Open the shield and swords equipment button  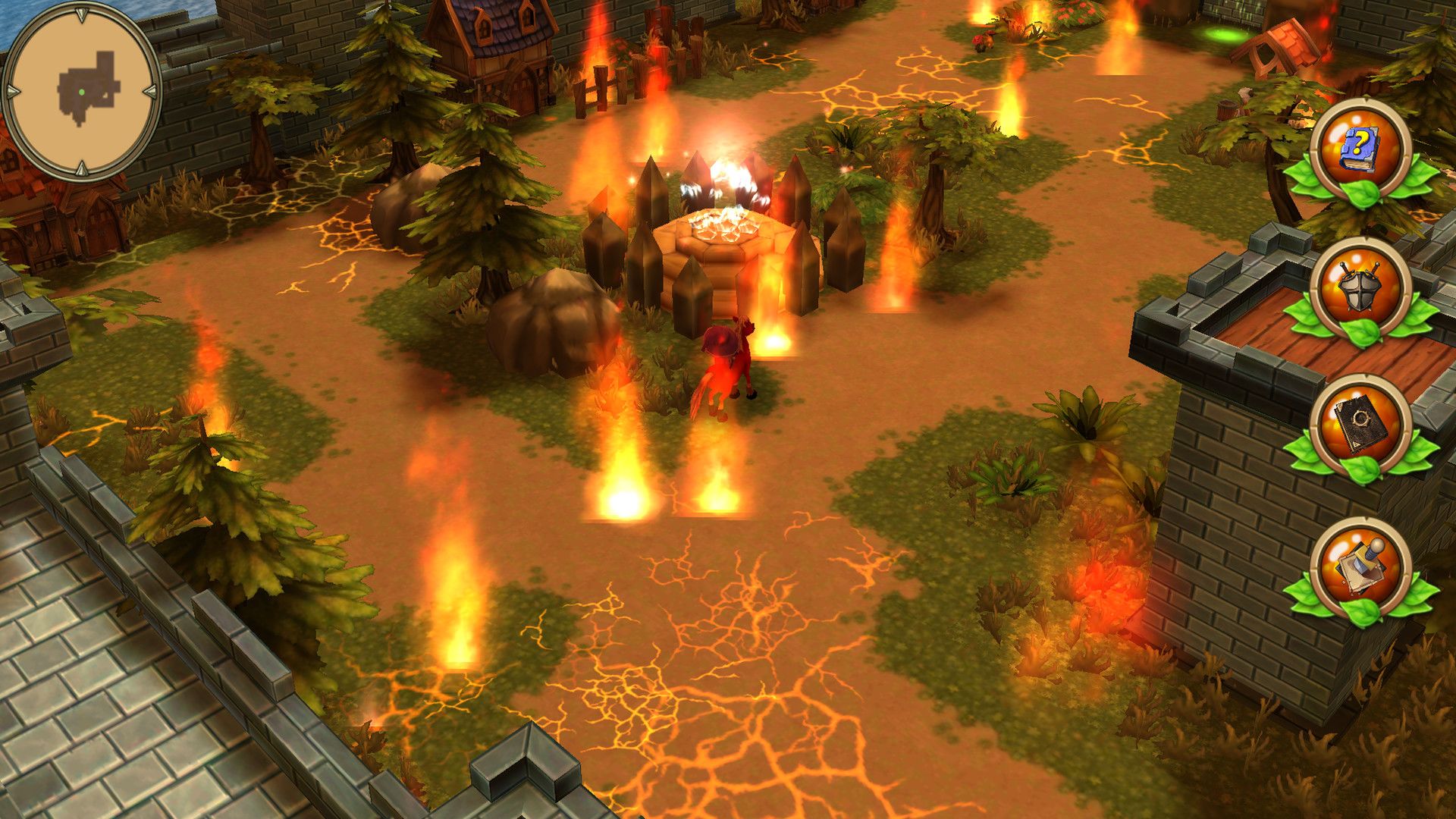coord(1360,290)
